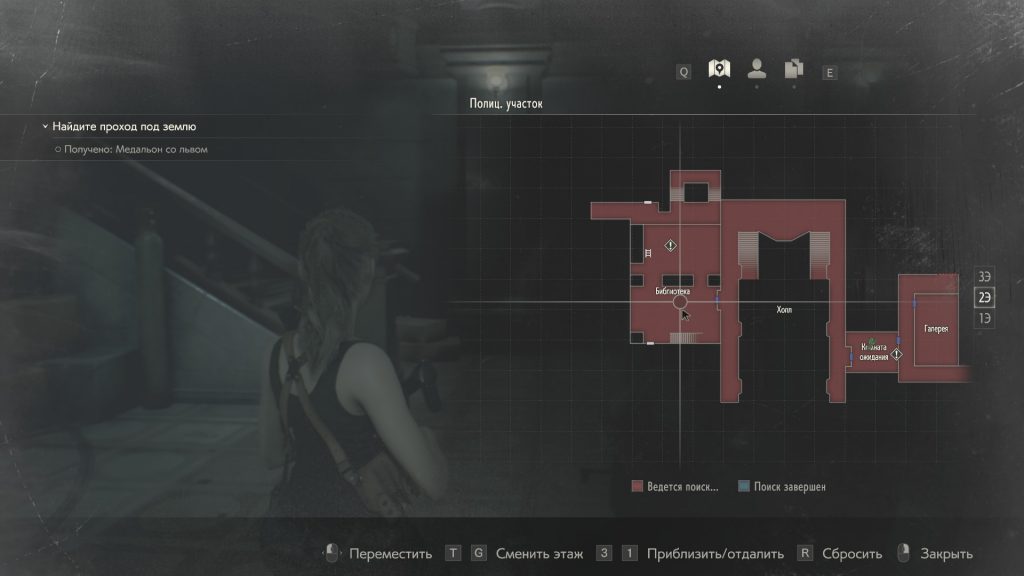The image size is (1024, 576).
Task: Switch to the map tab icon
Action: [x=718, y=69]
